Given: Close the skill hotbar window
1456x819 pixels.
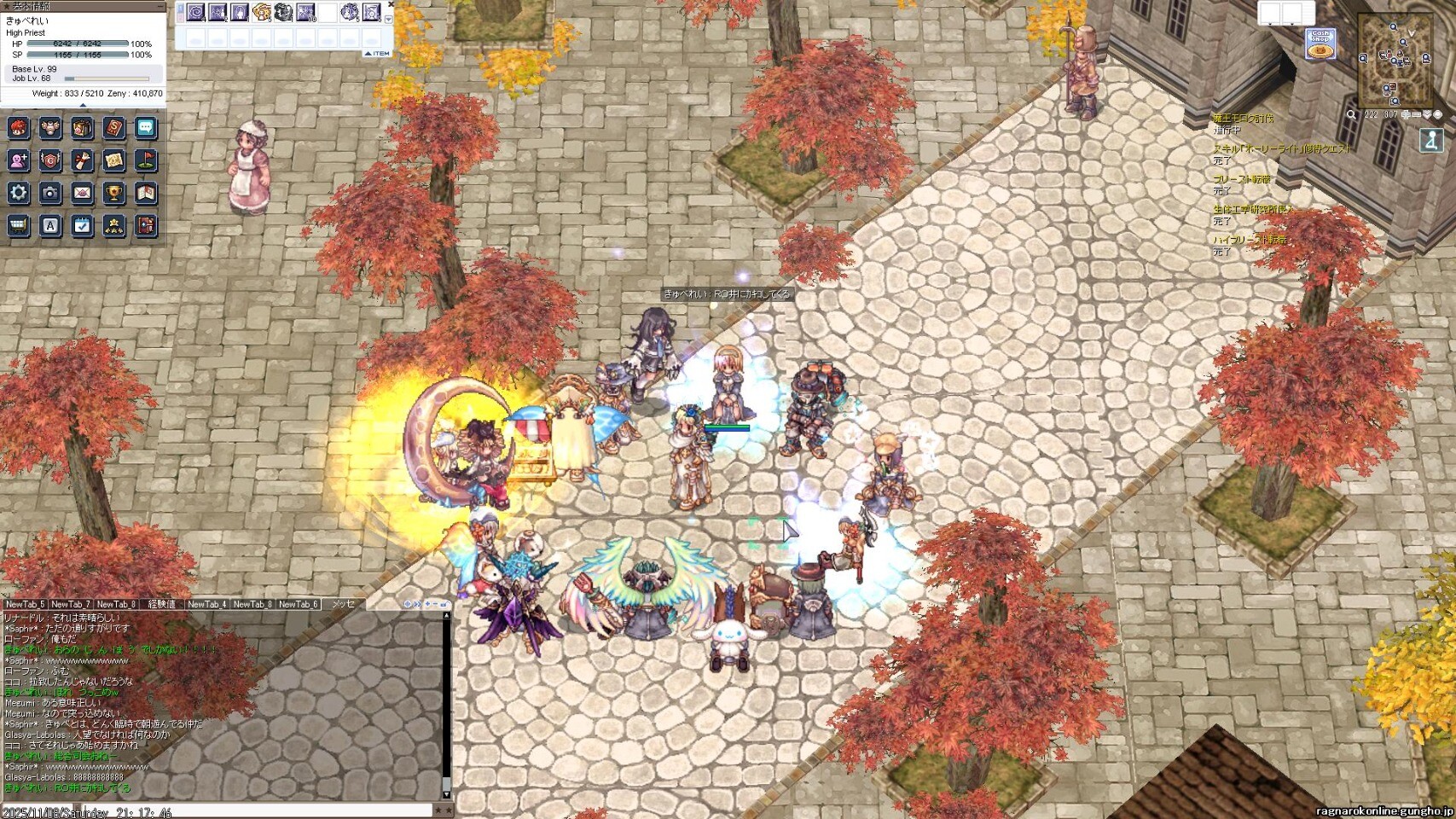Looking at the screenshot, I should (391, 5).
